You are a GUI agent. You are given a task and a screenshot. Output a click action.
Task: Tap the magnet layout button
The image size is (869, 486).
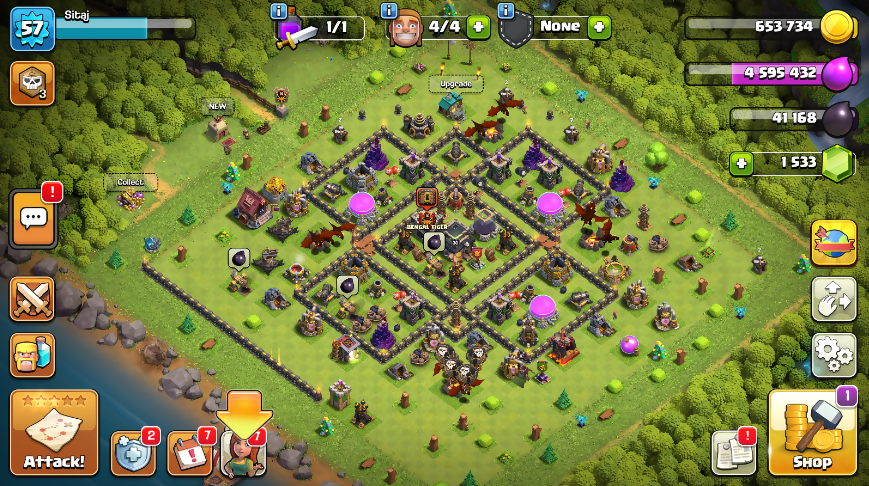(x=833, y=299)
